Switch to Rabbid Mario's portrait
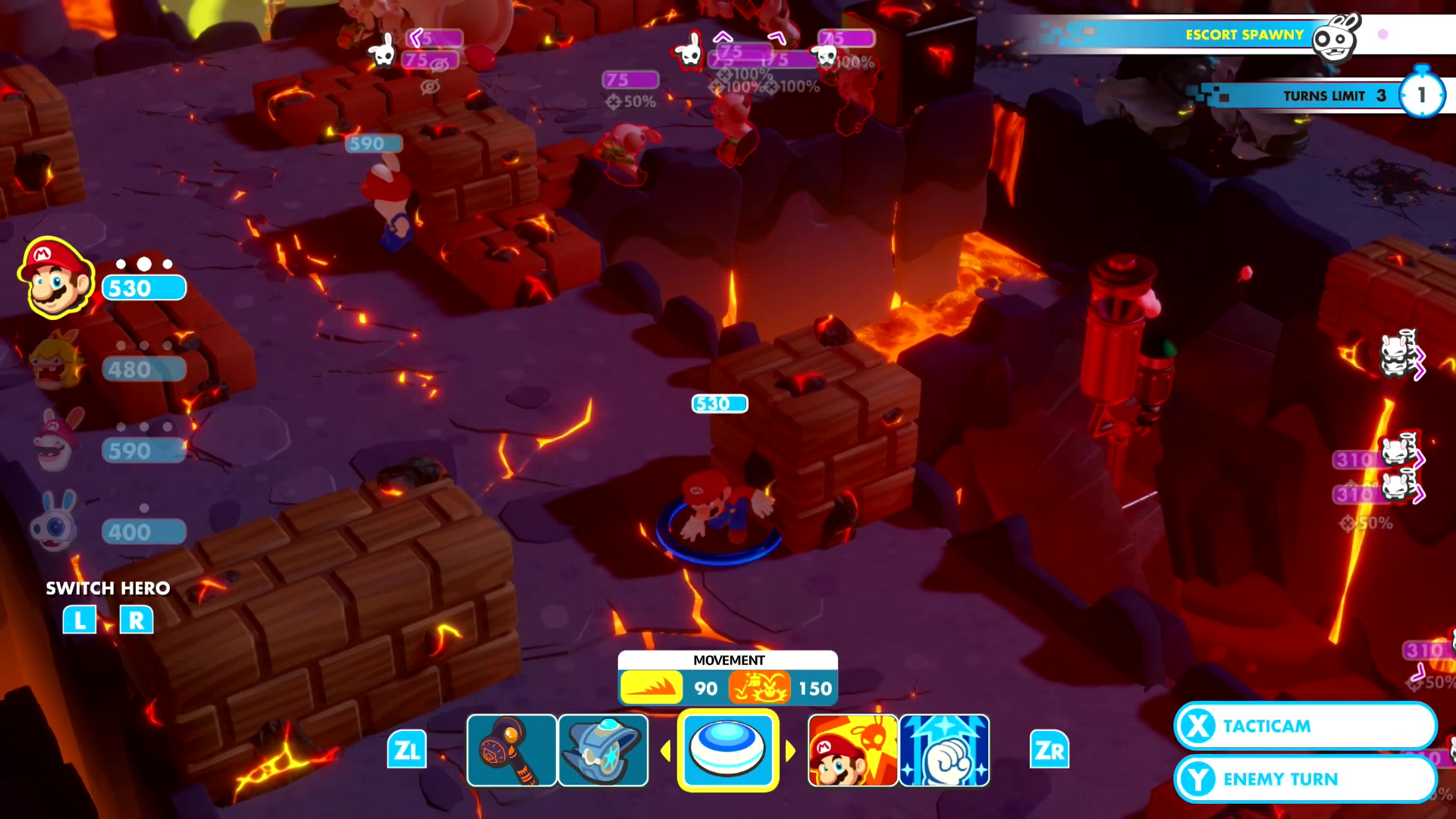The height and width of the screenshot is (819, 1456). (x=58, y=441)
